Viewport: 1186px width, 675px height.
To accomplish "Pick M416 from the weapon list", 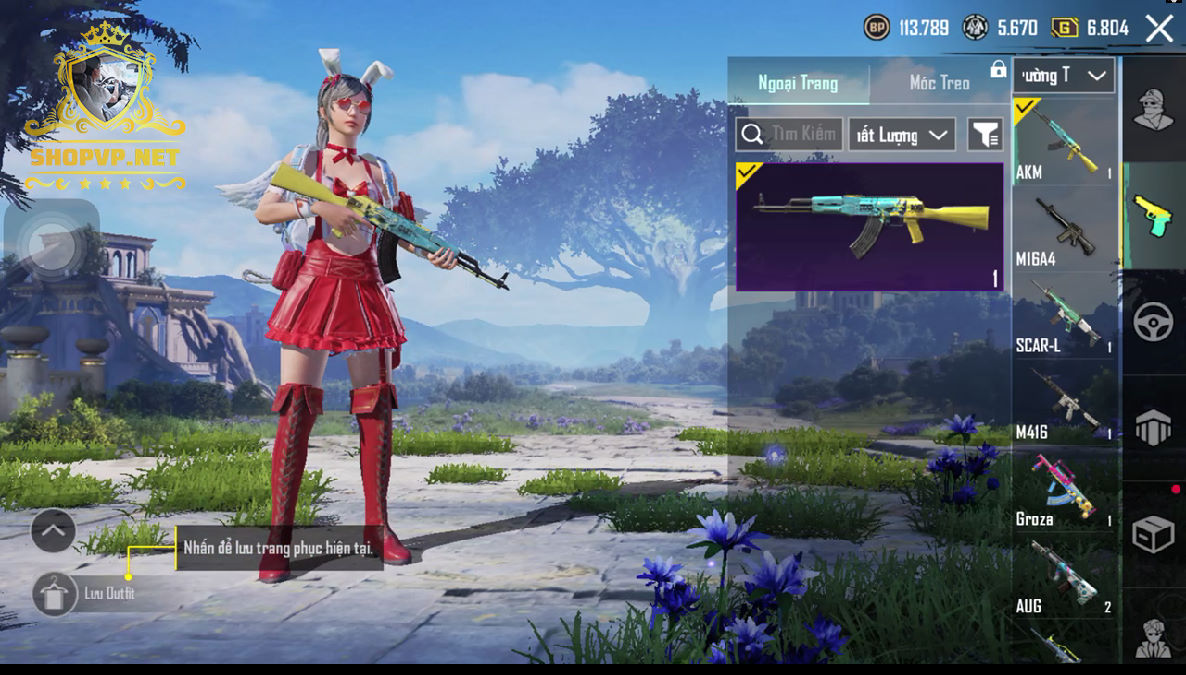I will pyautogui.click(x=1064, y=401).
